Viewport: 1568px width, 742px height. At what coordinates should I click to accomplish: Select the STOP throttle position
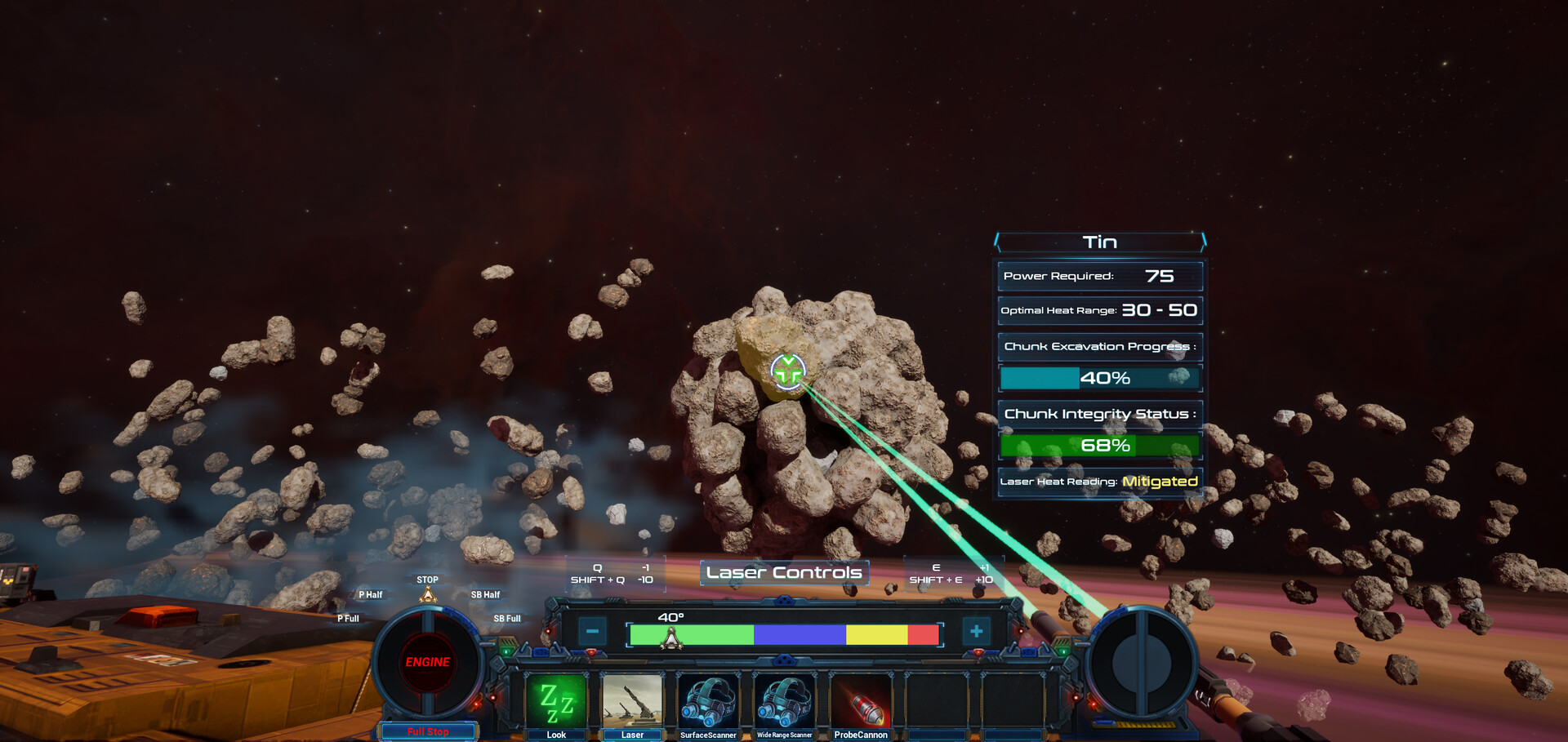[427, 580]
